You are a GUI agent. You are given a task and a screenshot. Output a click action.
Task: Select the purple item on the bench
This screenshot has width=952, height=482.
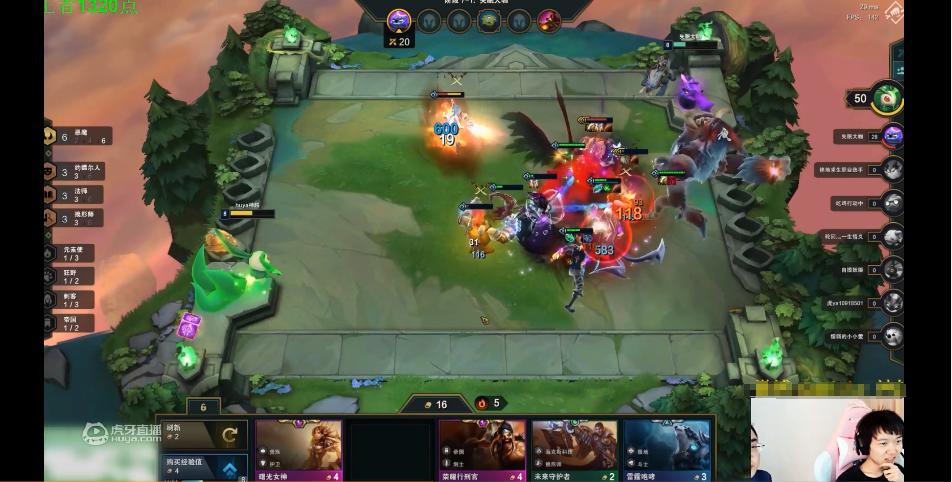[189, 325]
